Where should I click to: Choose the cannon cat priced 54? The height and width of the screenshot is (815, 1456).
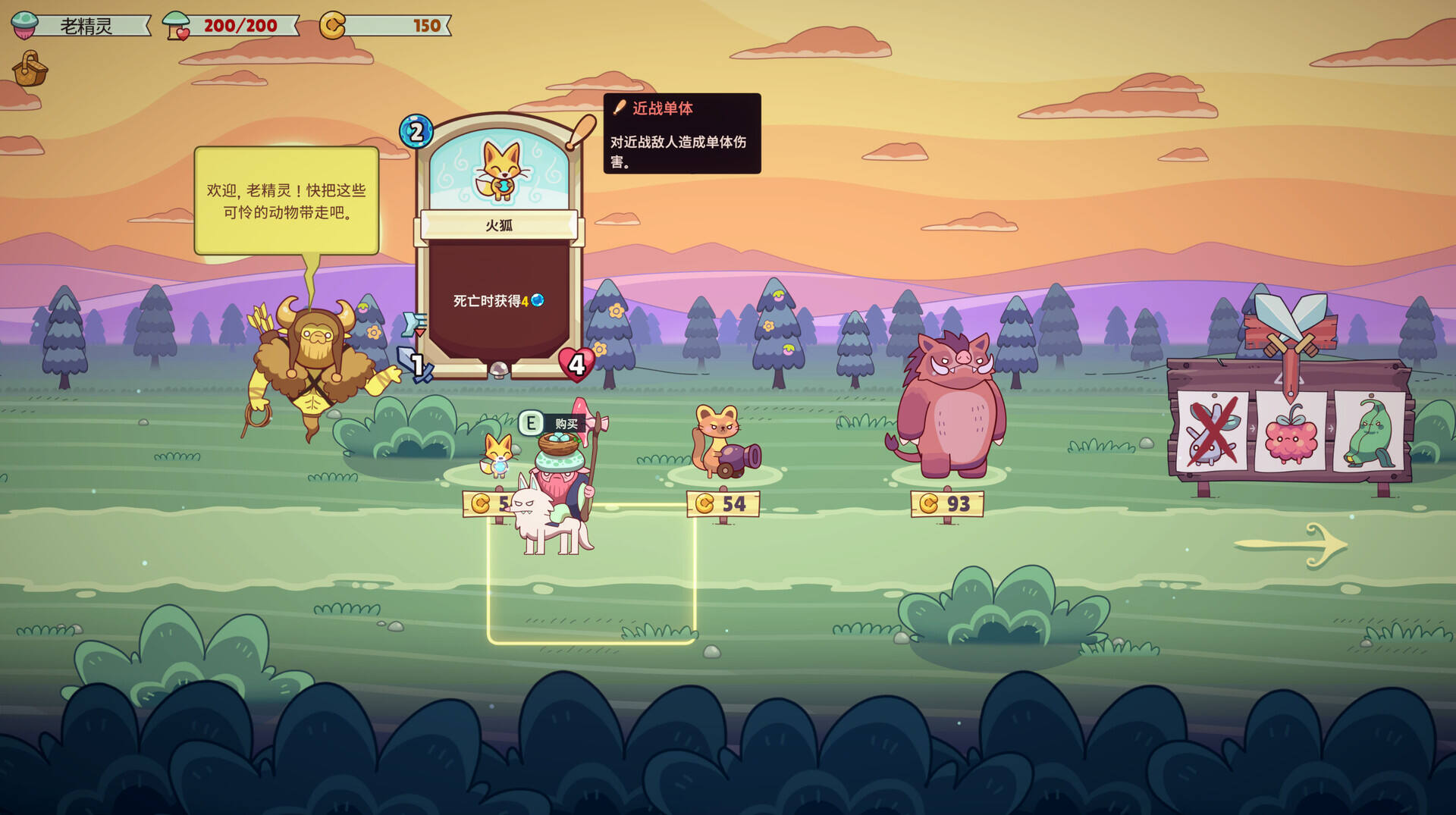point(723,444)
